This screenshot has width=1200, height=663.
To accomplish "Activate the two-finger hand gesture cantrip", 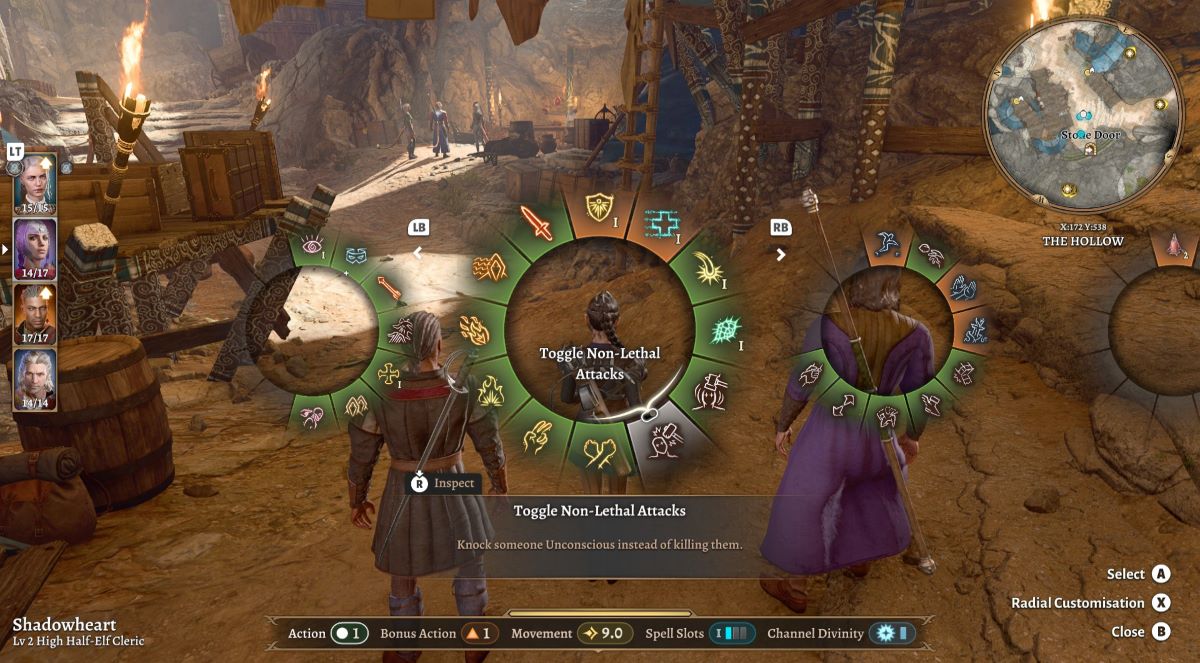I will (540, 437).
